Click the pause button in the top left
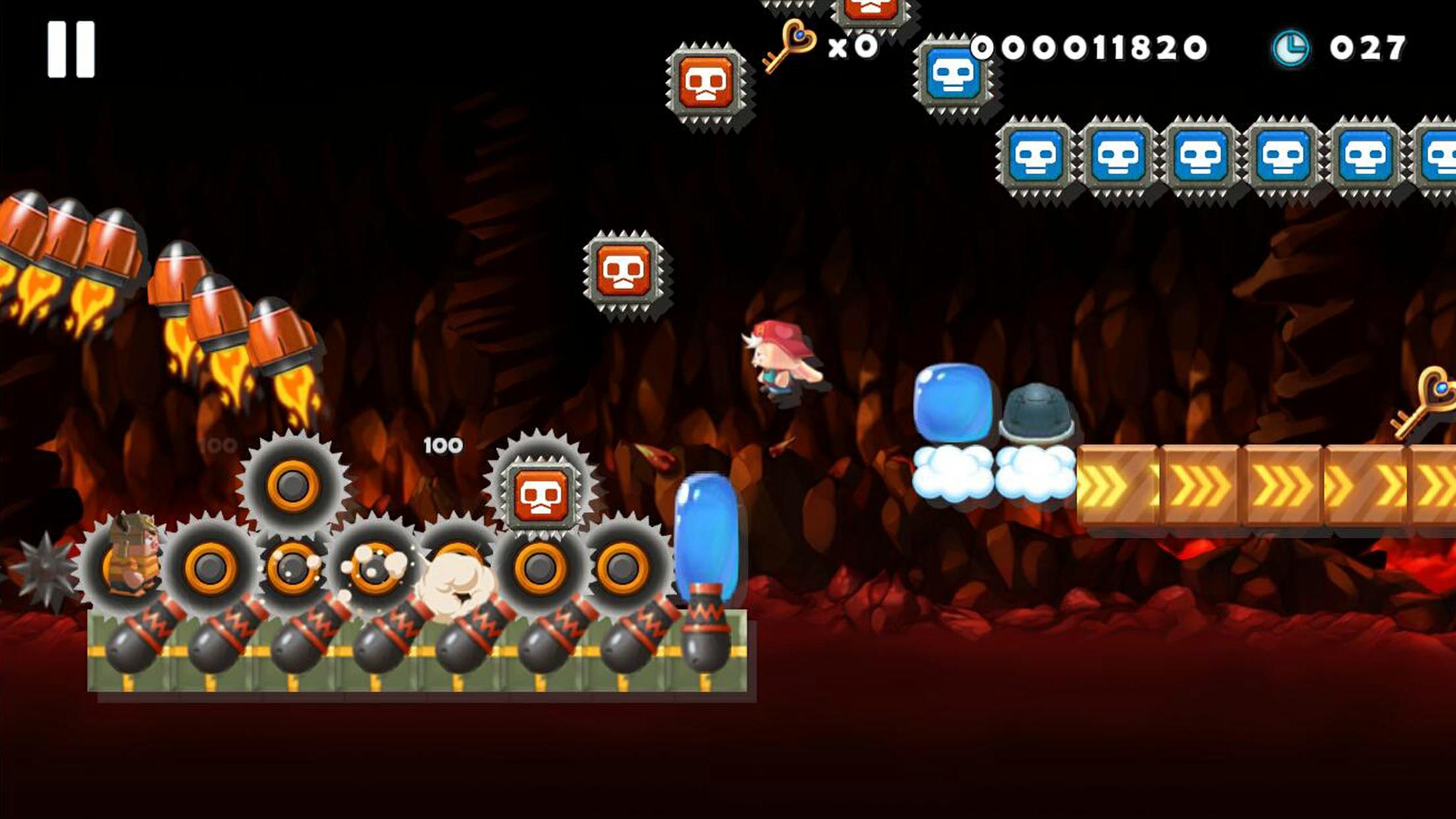Viewport: 1456px width, 819px height. [73, 49]
